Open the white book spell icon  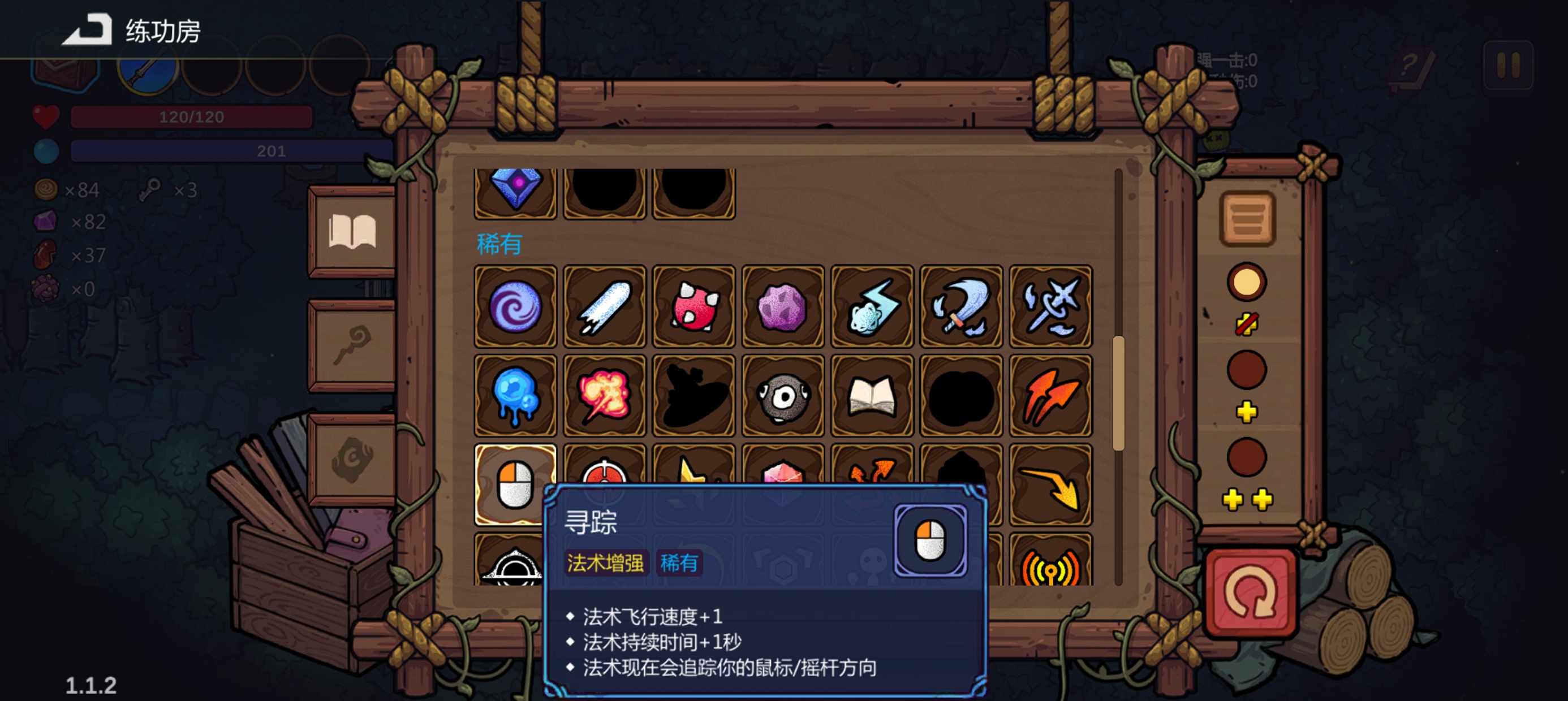[x=872, y=395]
